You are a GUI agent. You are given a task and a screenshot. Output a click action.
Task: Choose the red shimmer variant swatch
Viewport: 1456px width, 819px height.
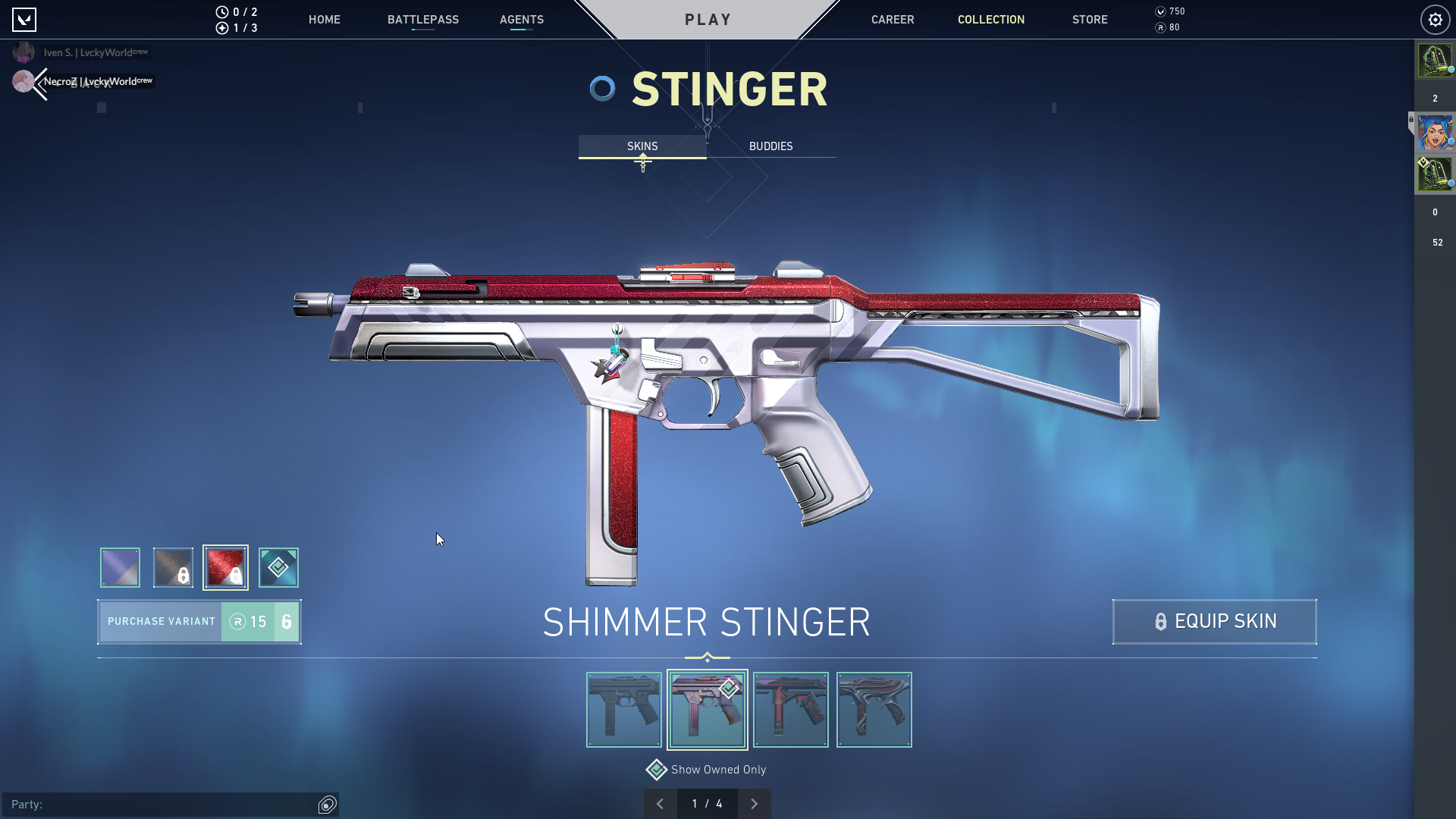[x=225, y=567]
